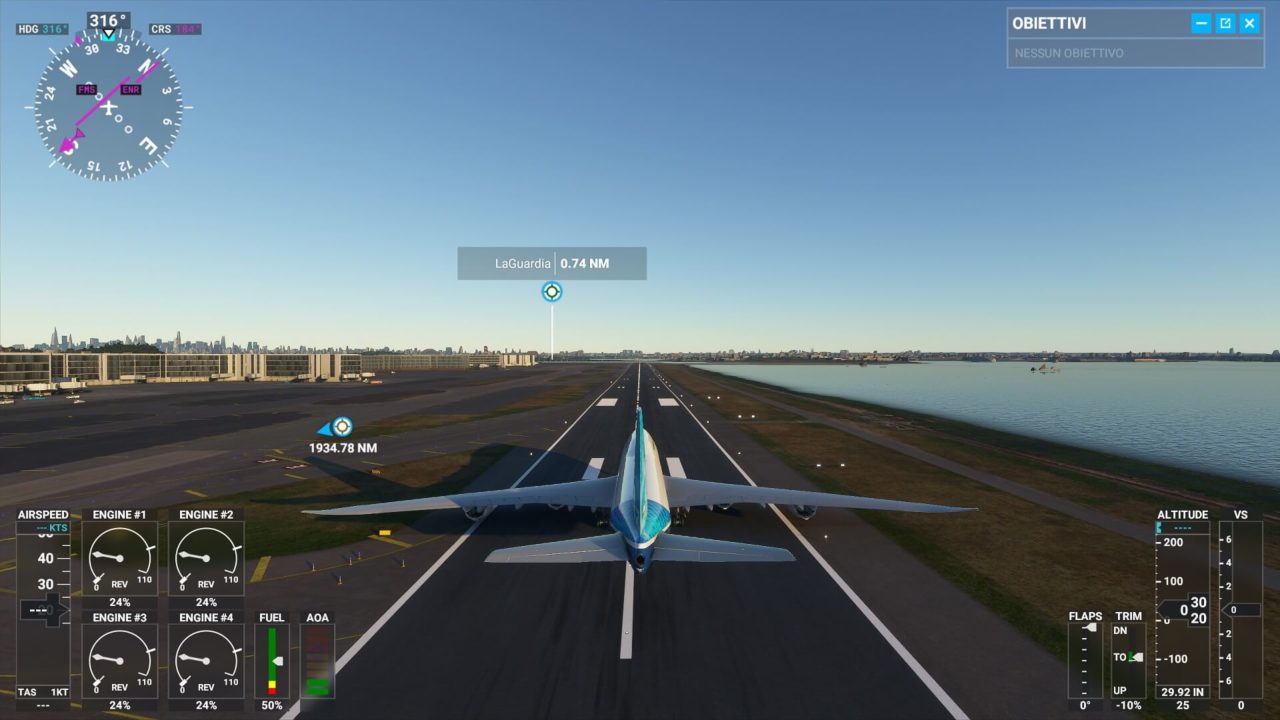Minimize the Obiettivi panel
1280x720 pixels.
tap(1201, 23)
